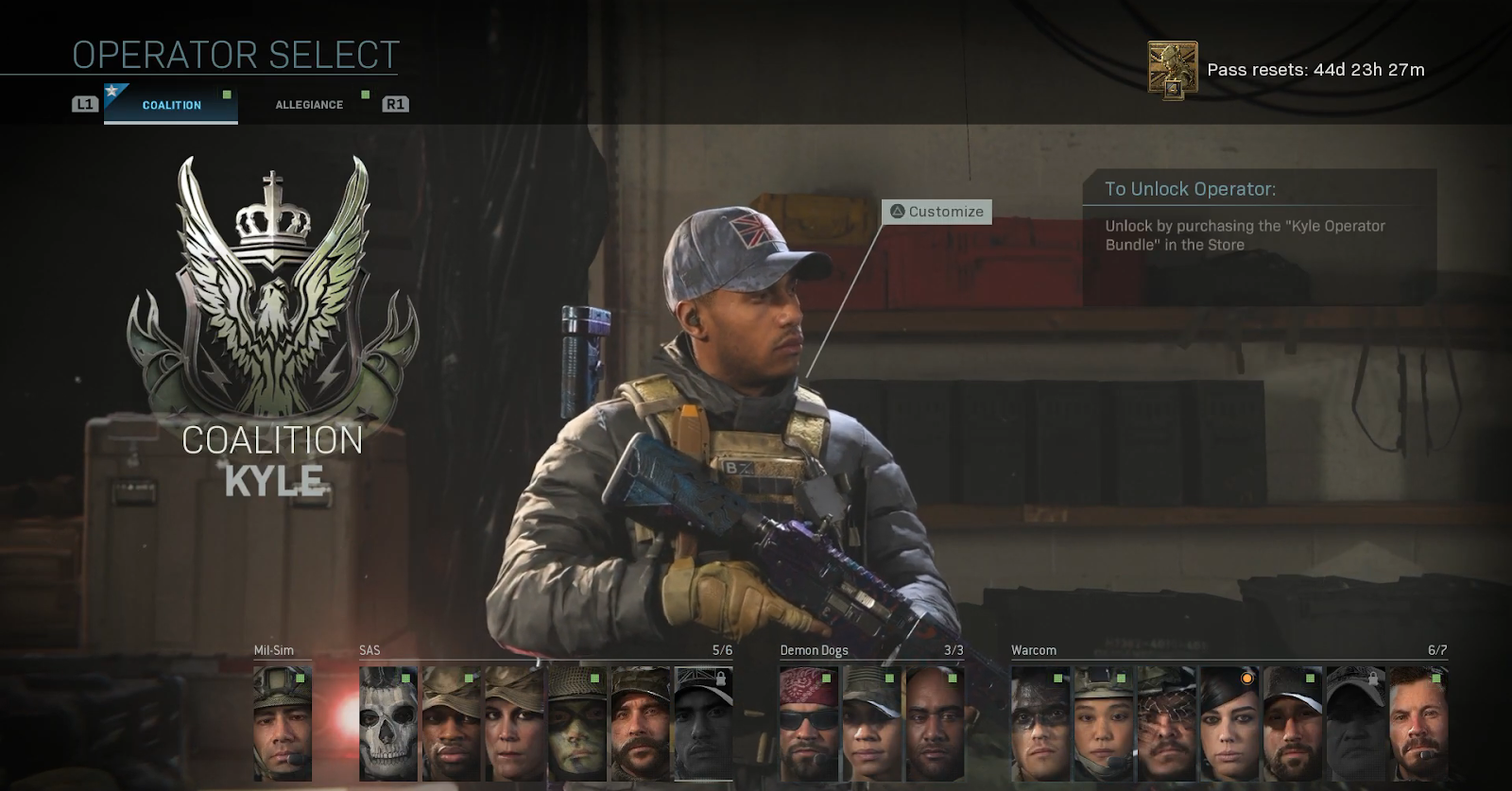Pick the Warcom operator with black eye paint
Image resolution: width=1512 pixels, height=791 pixels.
(x=1040, y=724)
